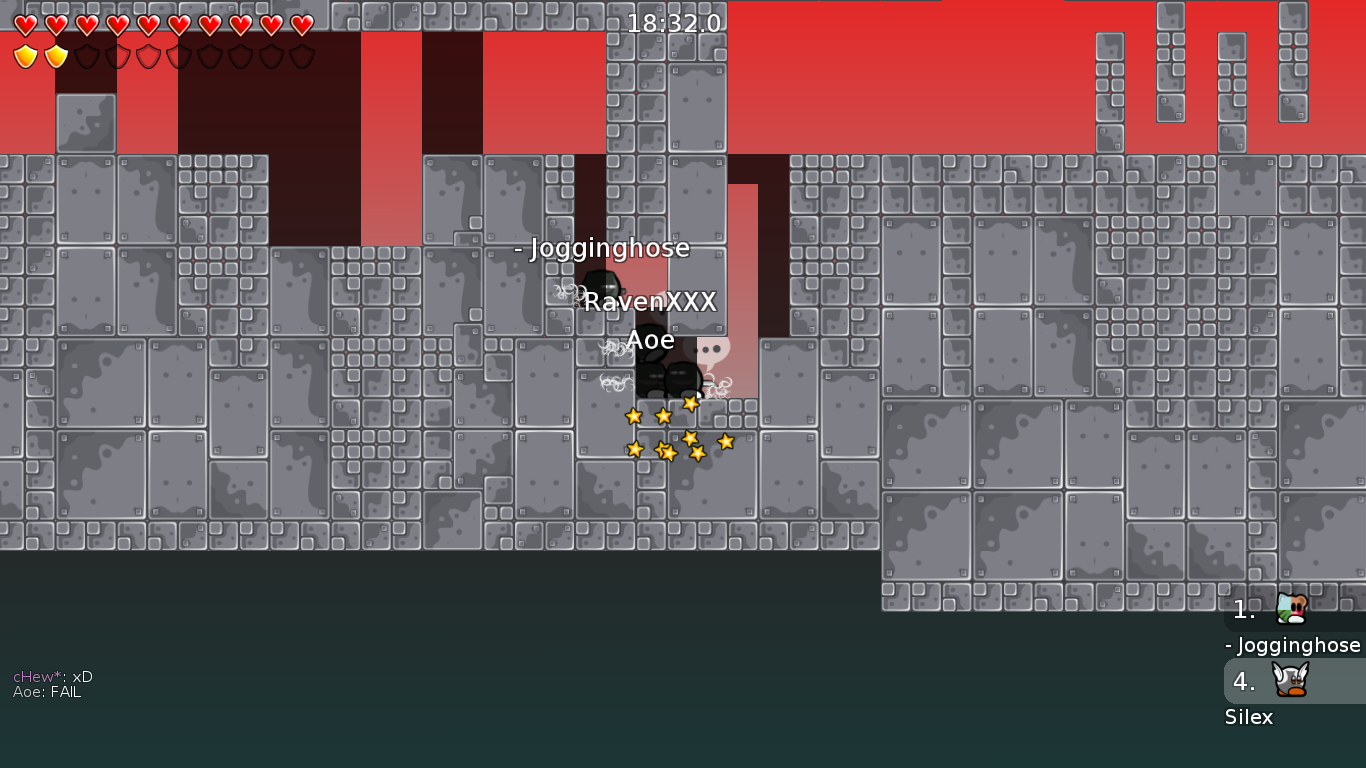Click cHew's chat message xD

click(x=52, y=676)
